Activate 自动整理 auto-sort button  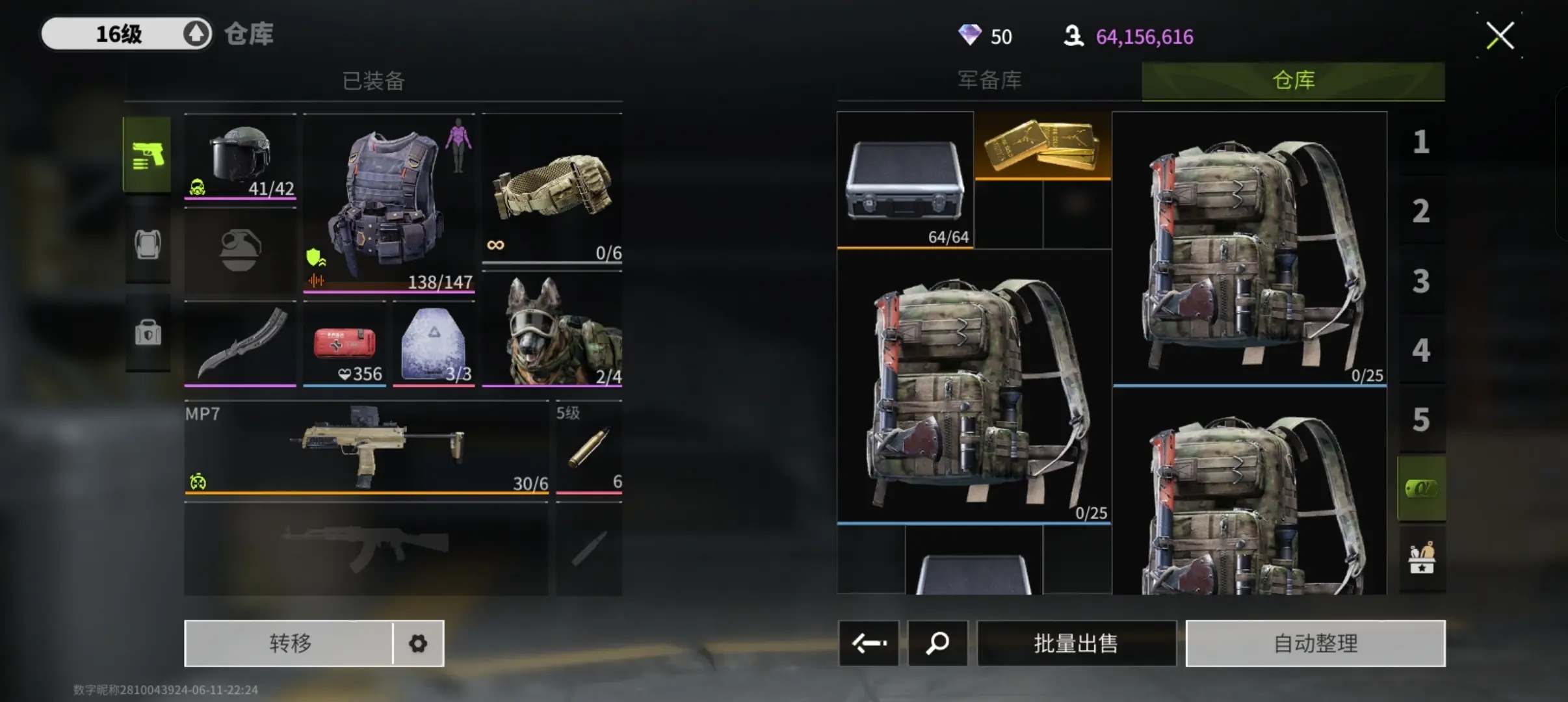[x=1315, y=643]
